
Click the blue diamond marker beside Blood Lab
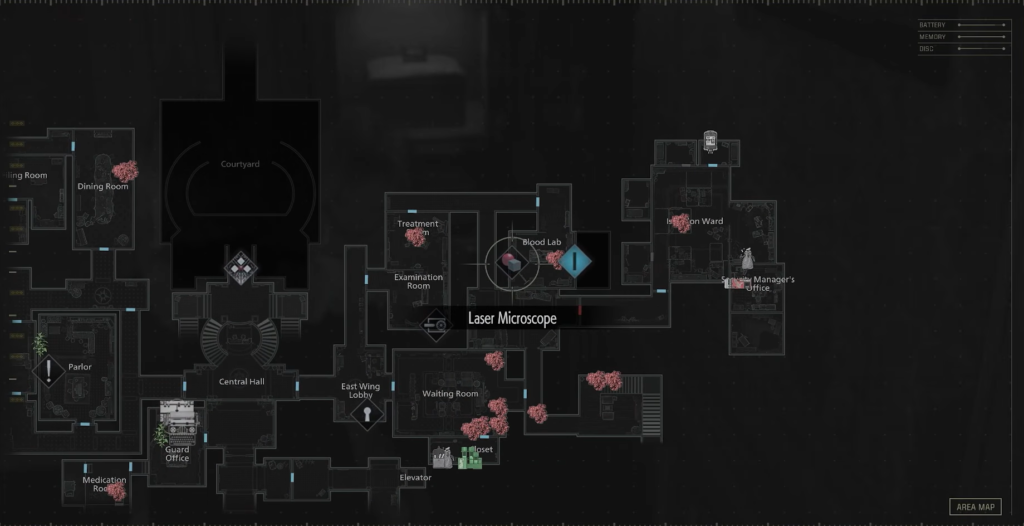point(577,263)
